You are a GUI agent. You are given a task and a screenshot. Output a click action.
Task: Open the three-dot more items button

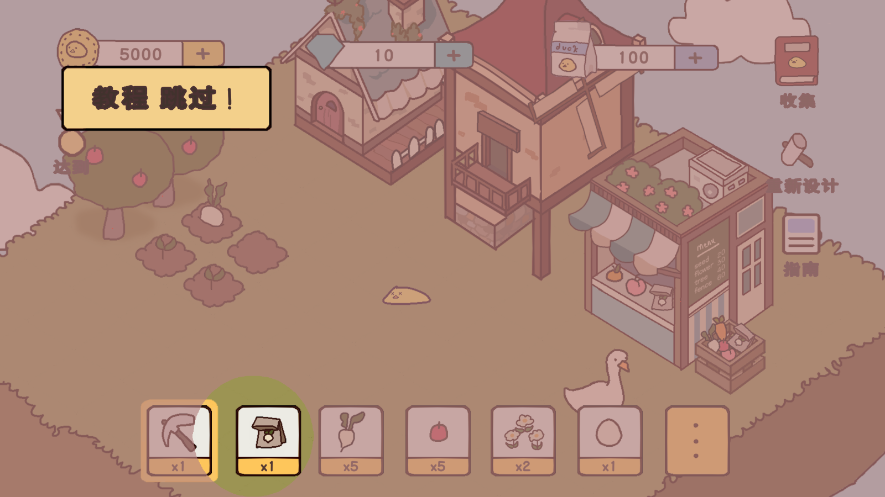point(697,439)
